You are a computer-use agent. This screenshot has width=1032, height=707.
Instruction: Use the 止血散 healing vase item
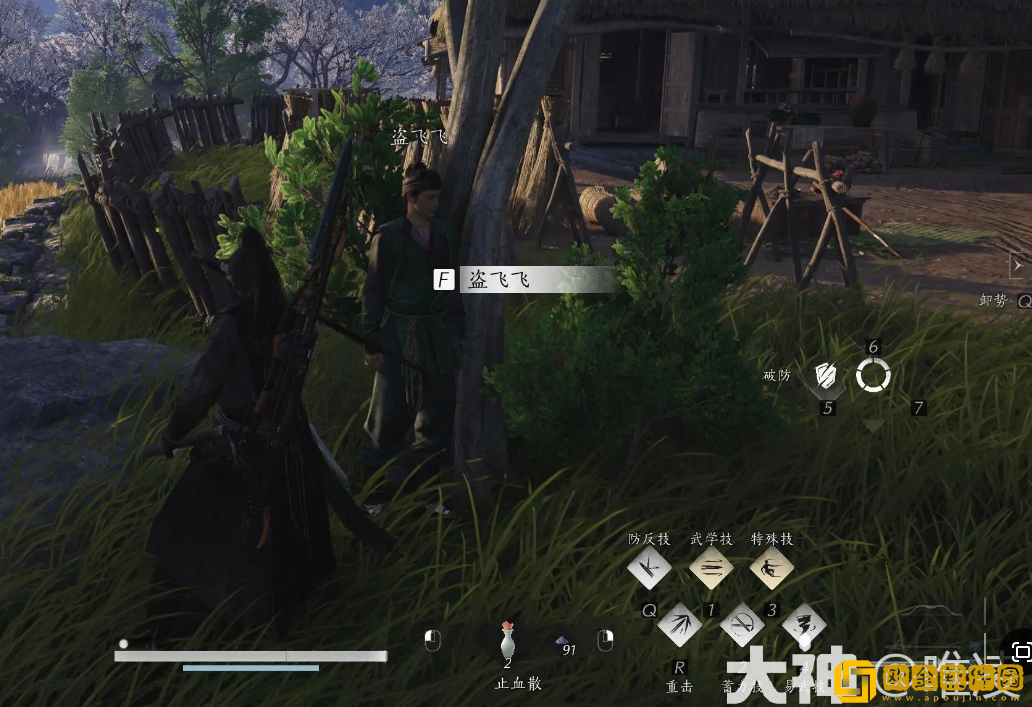(507, 641)
